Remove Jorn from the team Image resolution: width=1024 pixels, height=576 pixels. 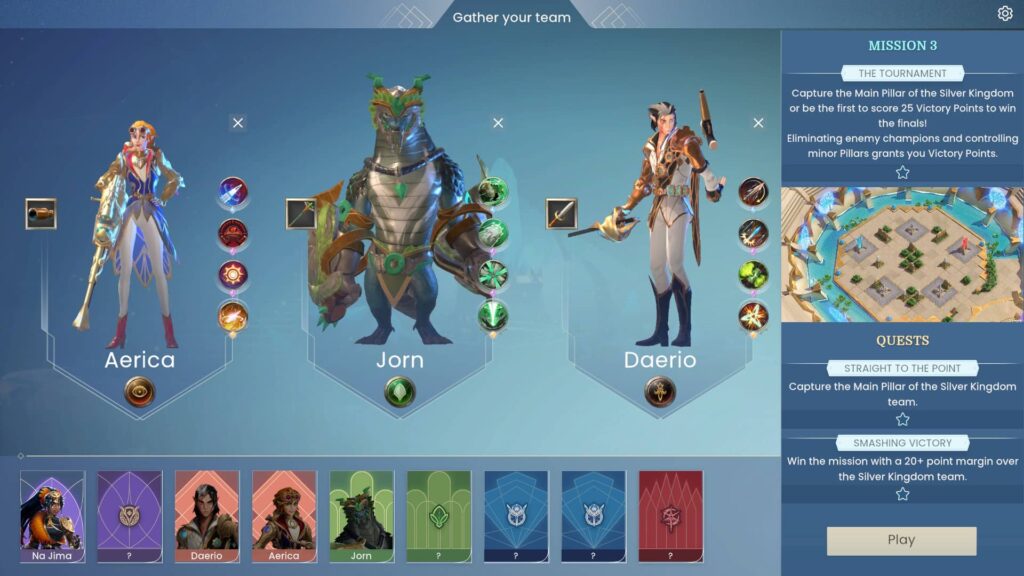point(498,123)
